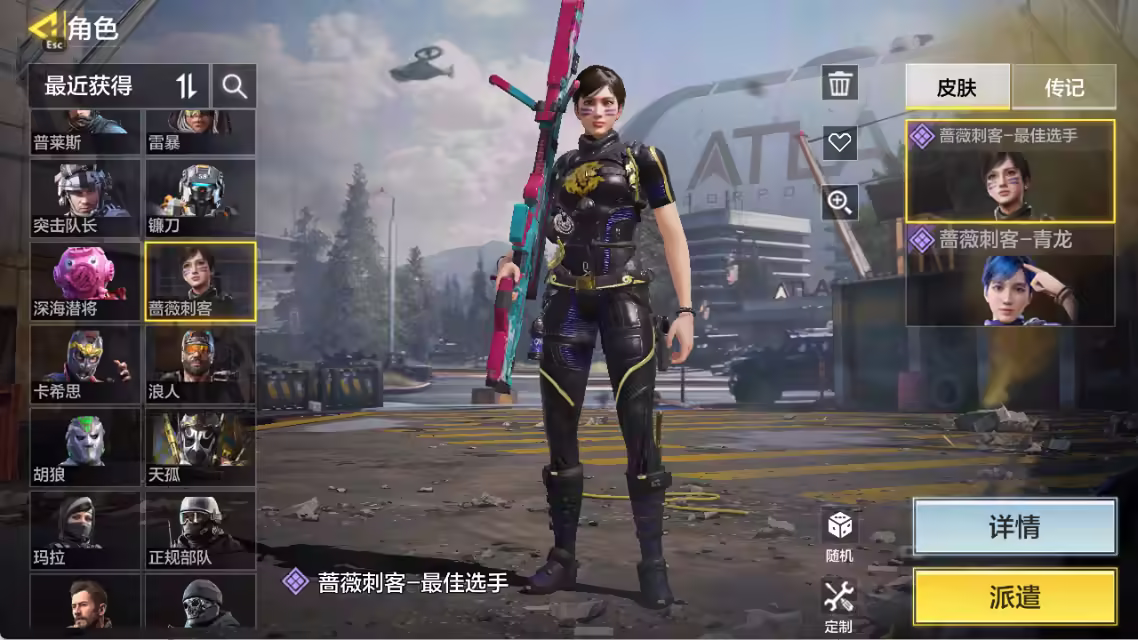Viewport: 1138px width, 640px height.
Task: Choose the 玛拉 character tile
Action: [85, 530]
